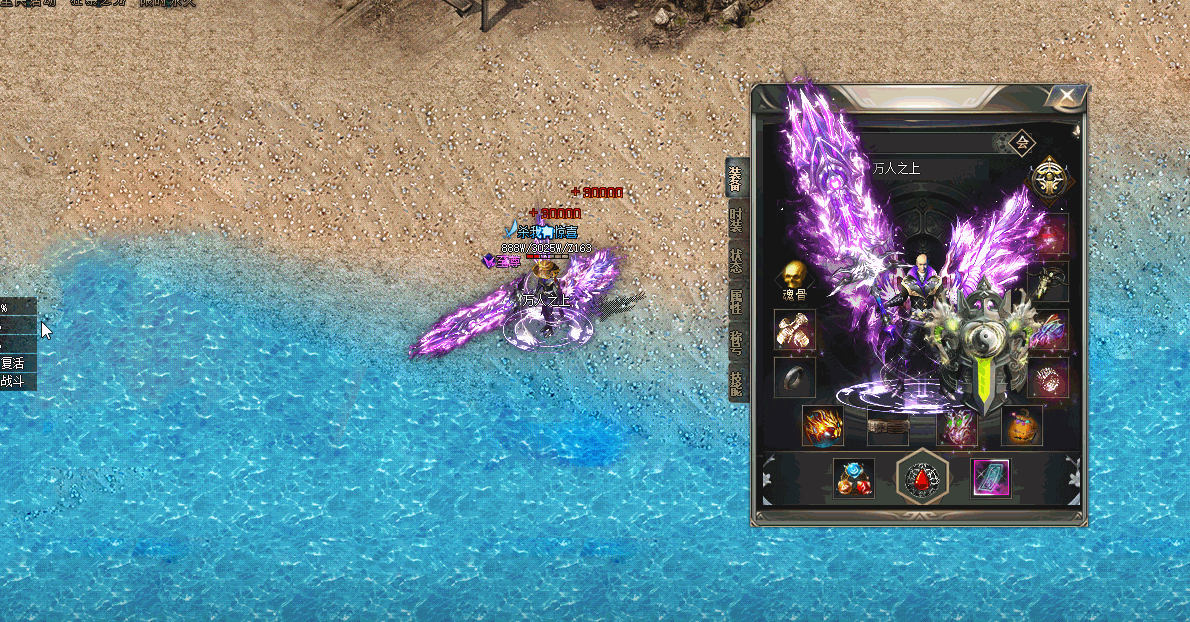This screenshot has width=1190, height=622.
Task: Select the silver ring equipment slot
Action: 795,378
